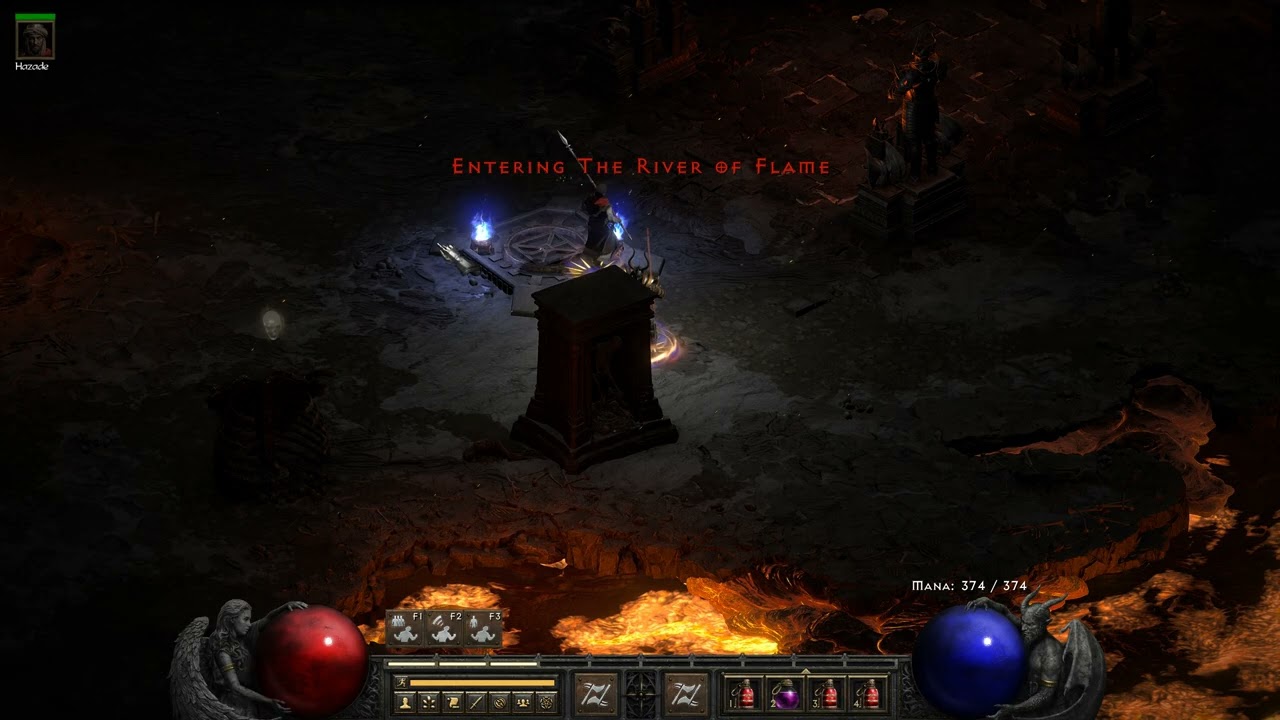Open the quest log scroll button
Image resolution: width=1280 pixels, height=720 pixels.
[x=452, y=702]
